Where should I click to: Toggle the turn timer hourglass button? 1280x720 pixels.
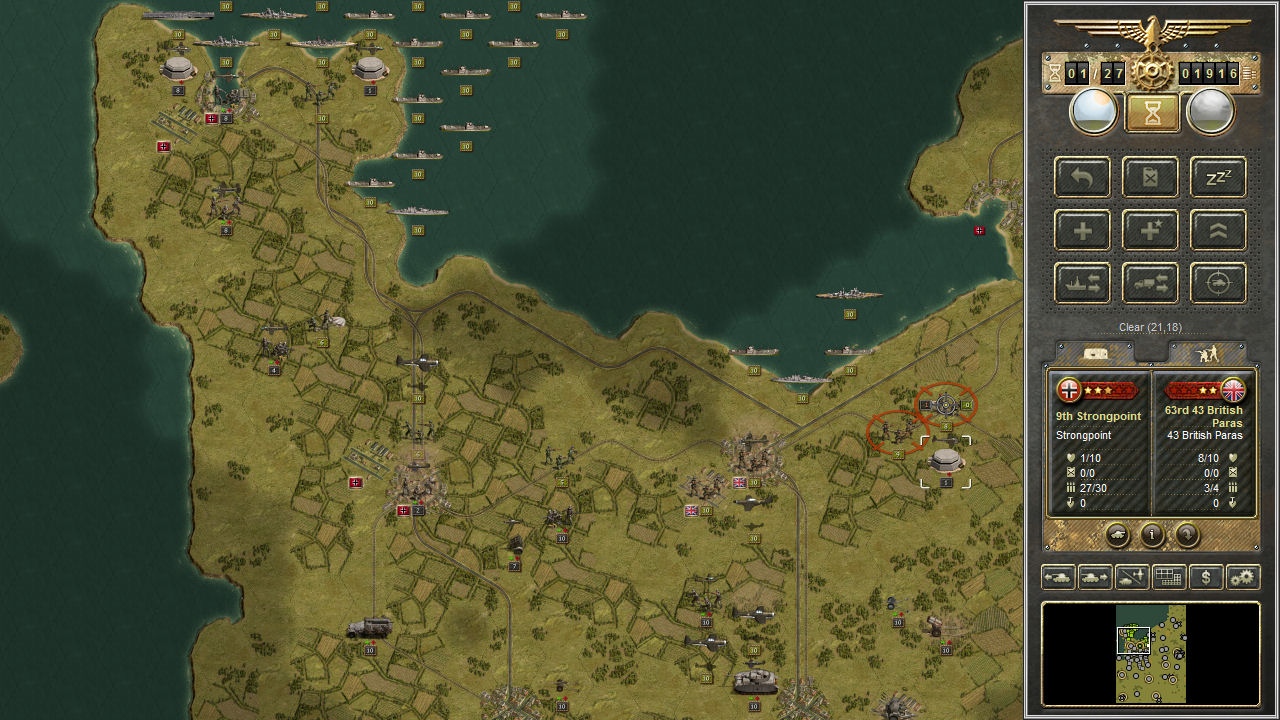[x=1150, y=110]
